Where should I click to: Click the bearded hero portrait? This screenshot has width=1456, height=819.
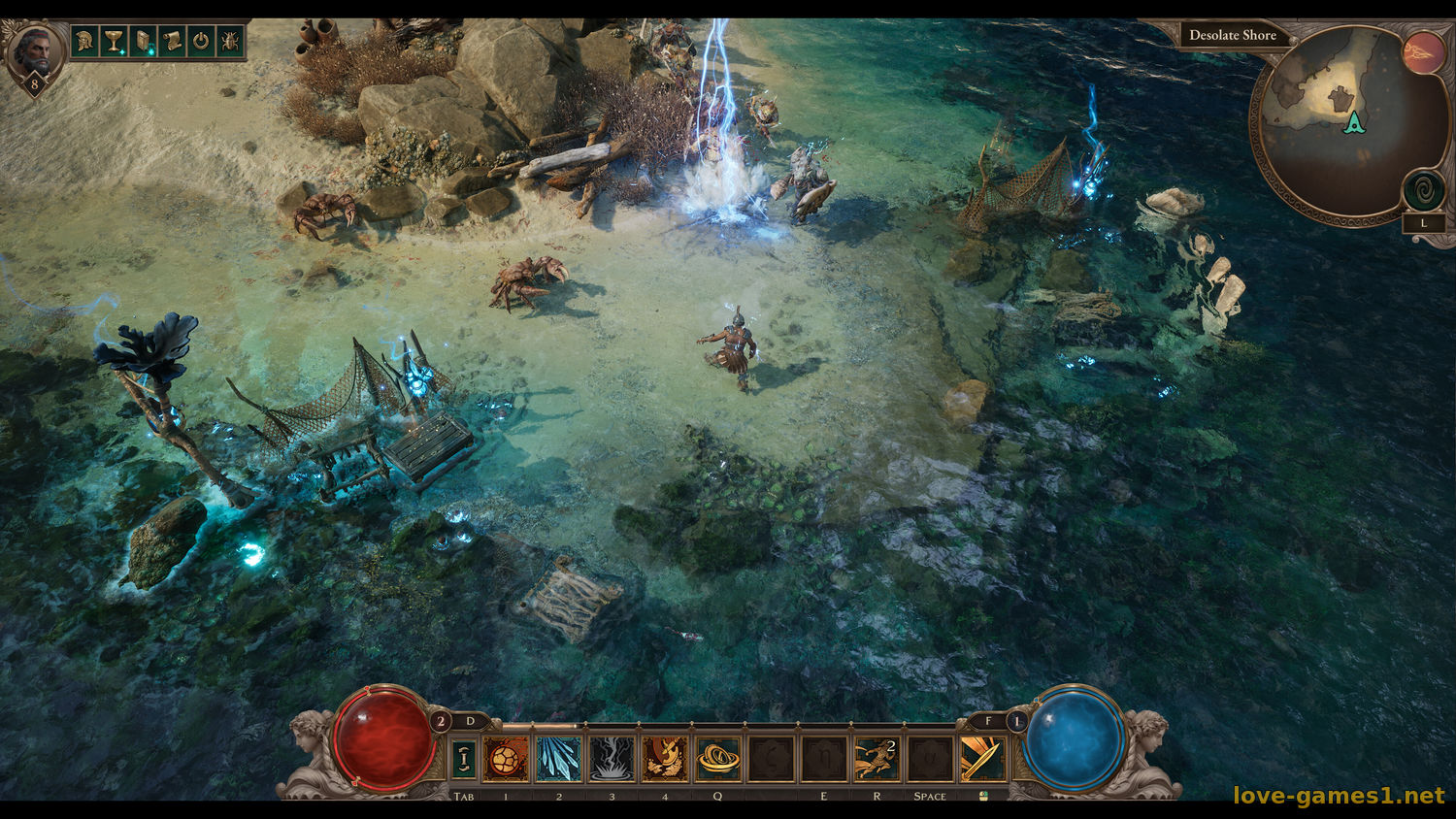[x=34, y=49]
